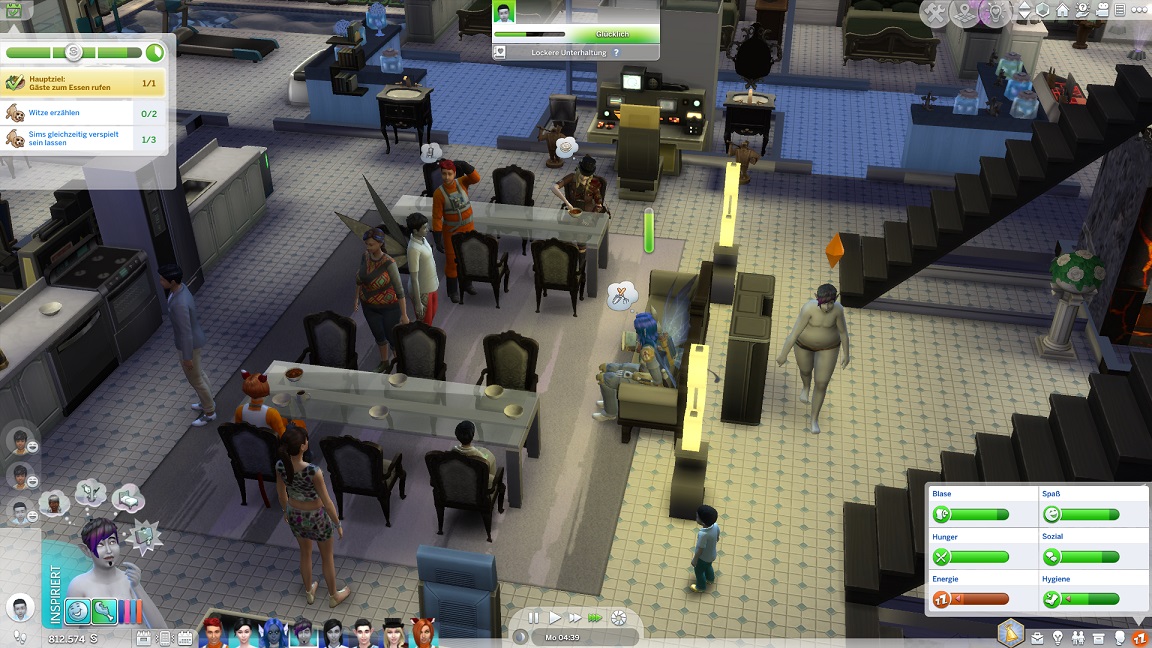
Task: Open the inventory chest panel
Action: (x=1100, y=637)
